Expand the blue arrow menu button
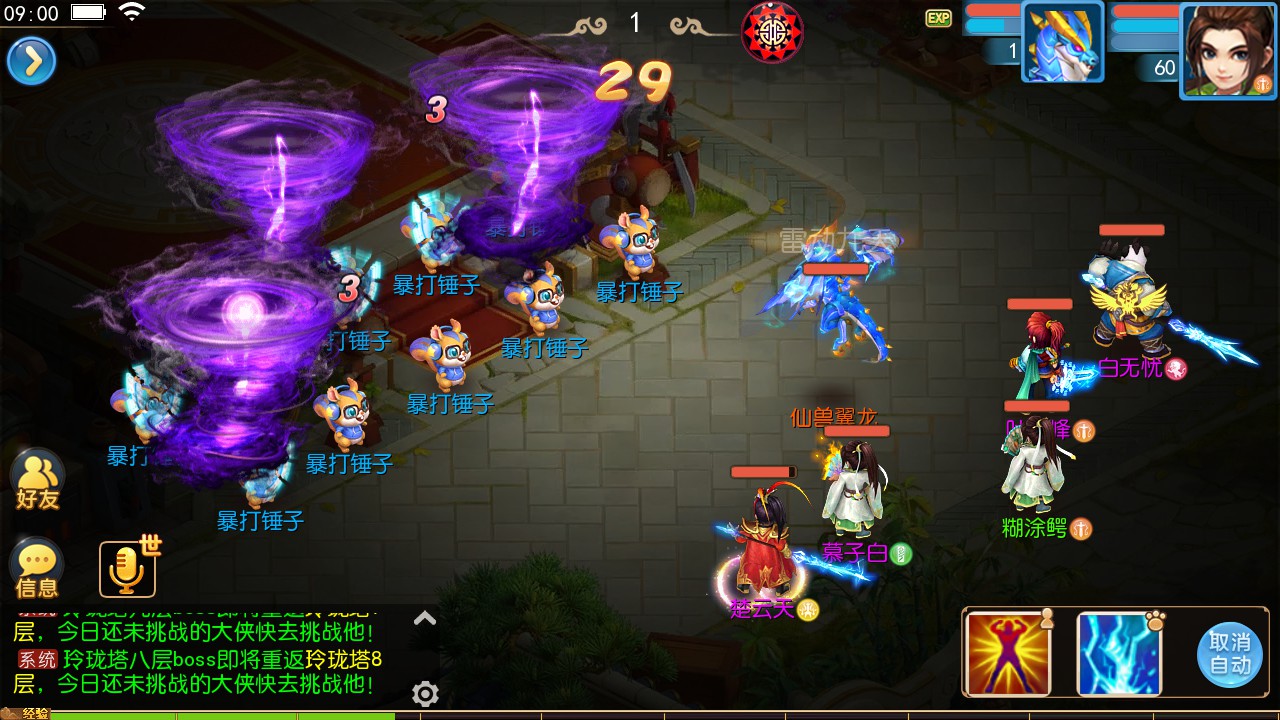This screenshot has height=720, width=1280. coord(31,62)
